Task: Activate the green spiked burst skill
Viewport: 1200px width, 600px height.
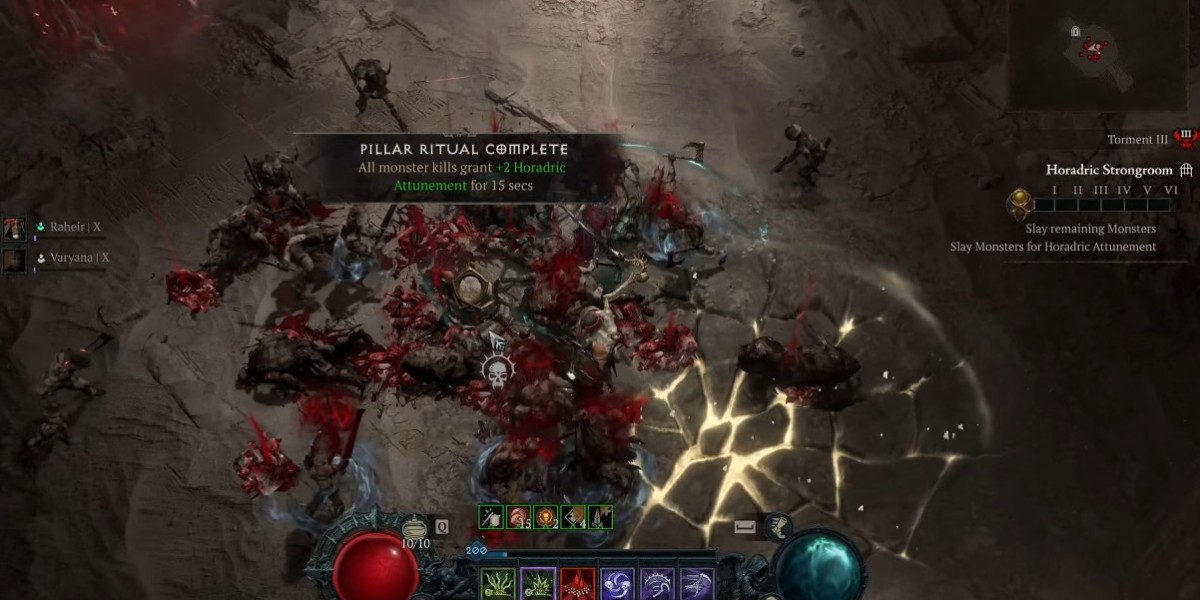Action: point(537,584)
